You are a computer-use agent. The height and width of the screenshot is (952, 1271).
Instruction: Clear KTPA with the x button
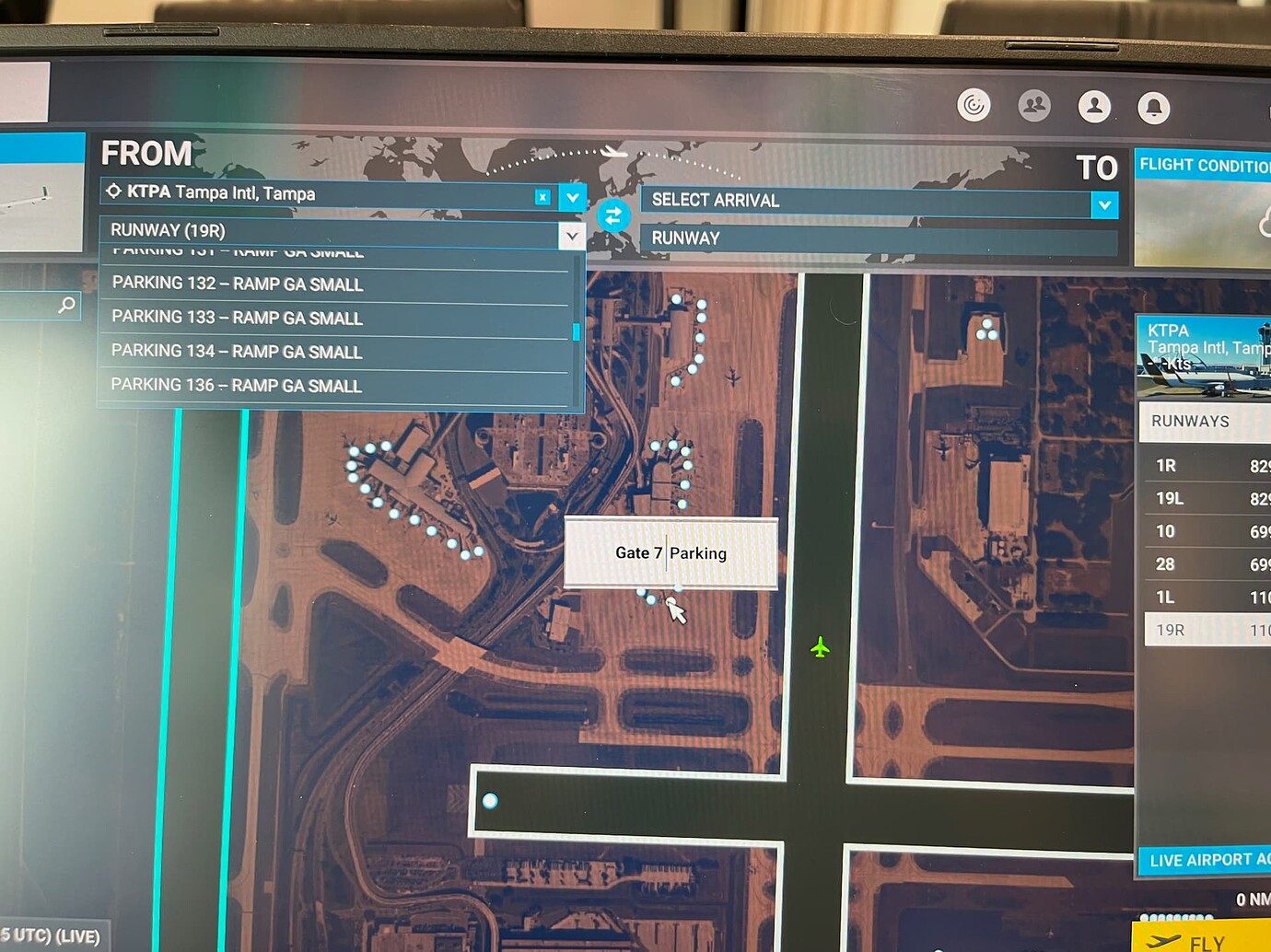click(542, 197)
